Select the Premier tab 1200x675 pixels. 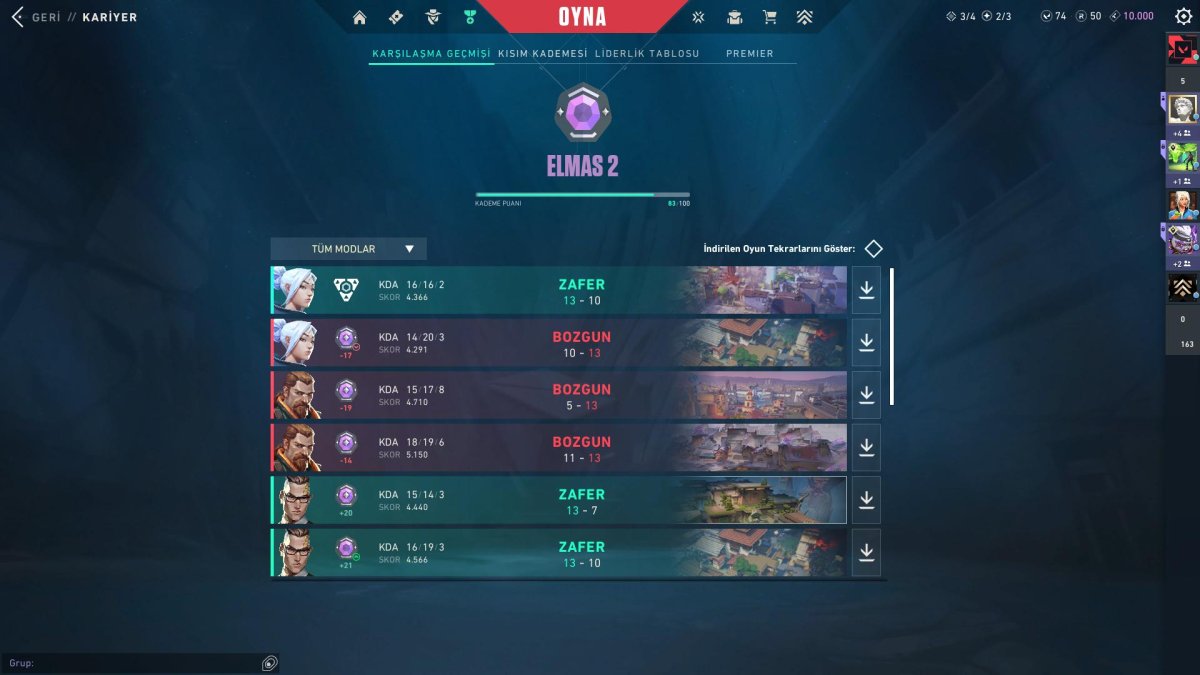tap(749, 54)
